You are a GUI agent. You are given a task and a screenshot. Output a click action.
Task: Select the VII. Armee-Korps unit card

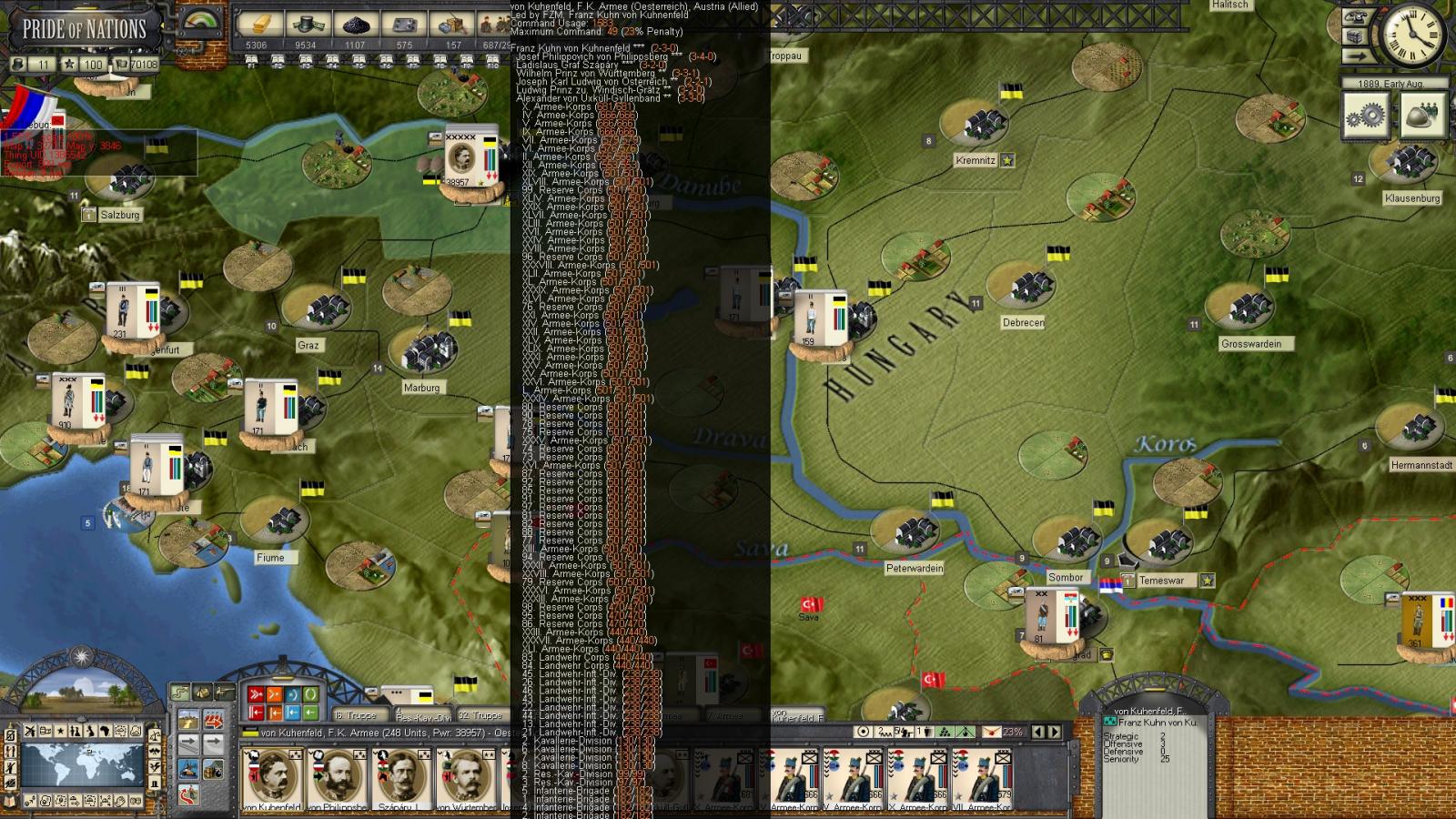pyautogui.click(x=983, y=780)
